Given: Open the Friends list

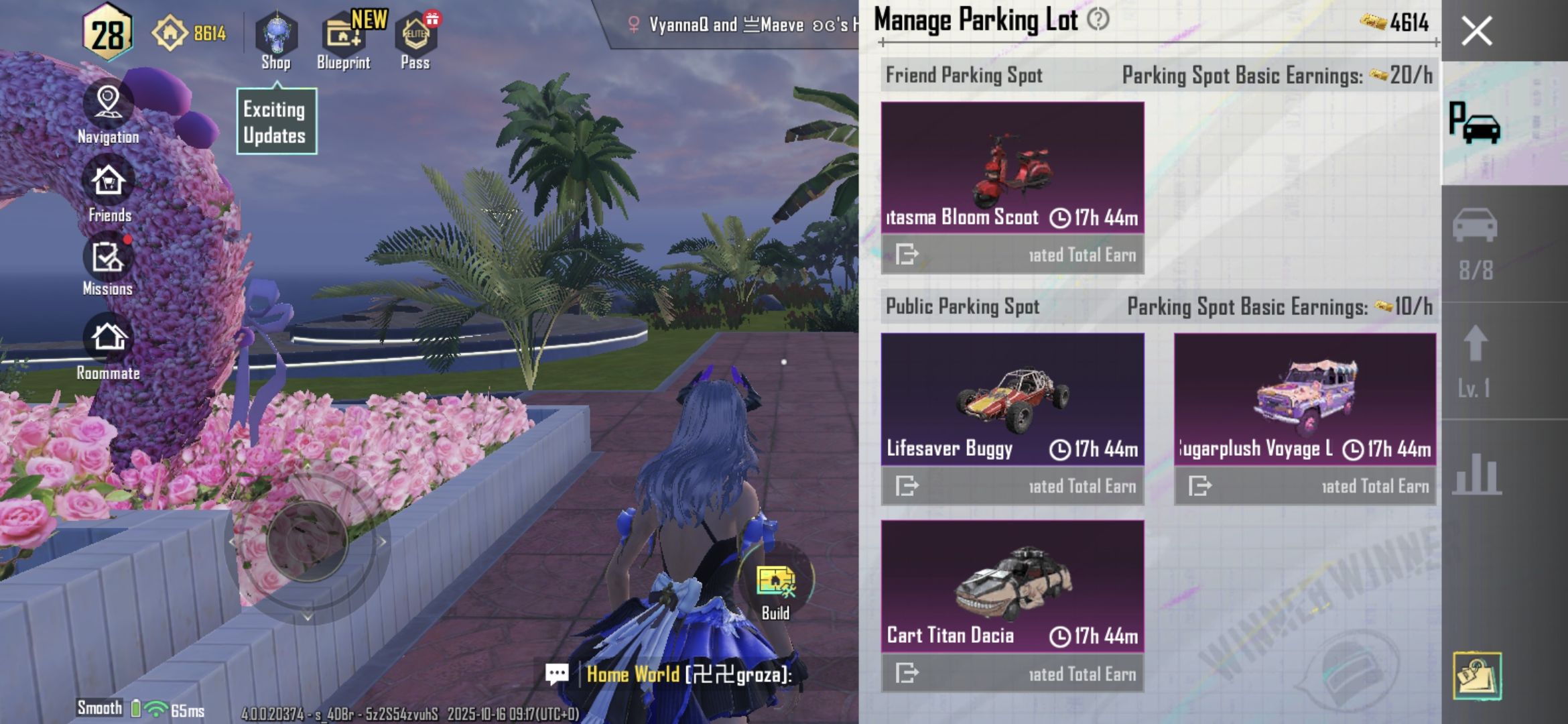Looking at the screenshot, I should (109, 191).
